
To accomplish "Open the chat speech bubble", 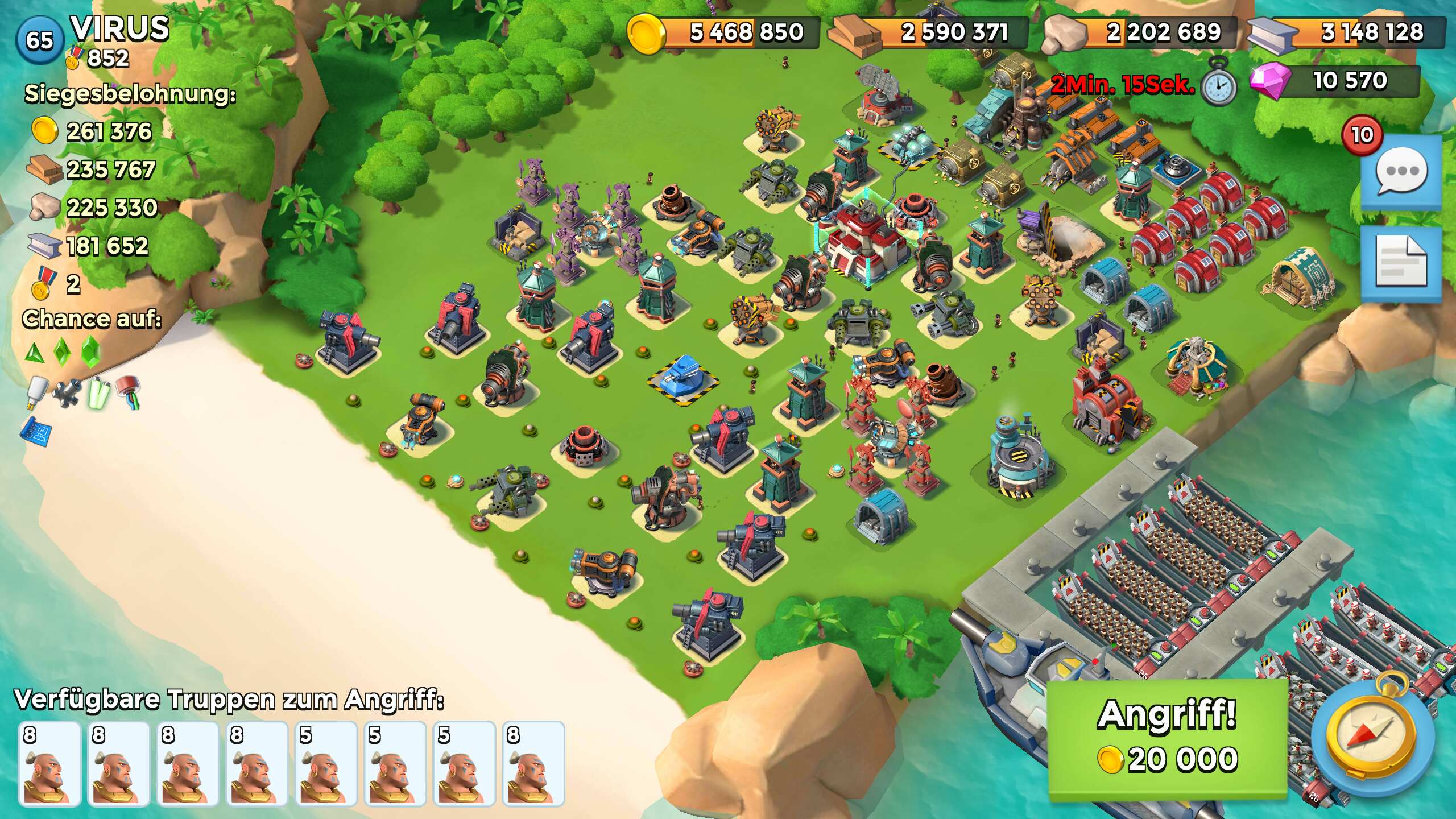I will (x=1400, y=172).
